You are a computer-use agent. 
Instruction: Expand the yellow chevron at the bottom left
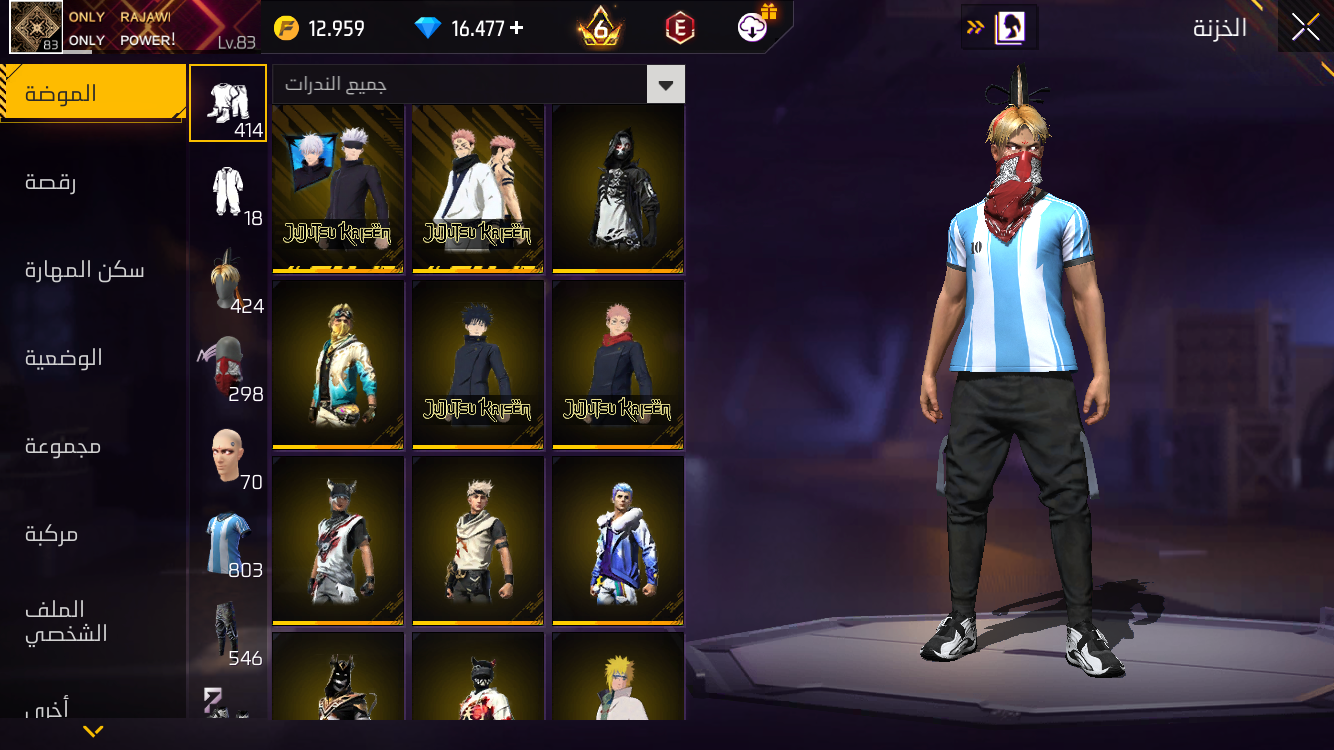[93, 731]
